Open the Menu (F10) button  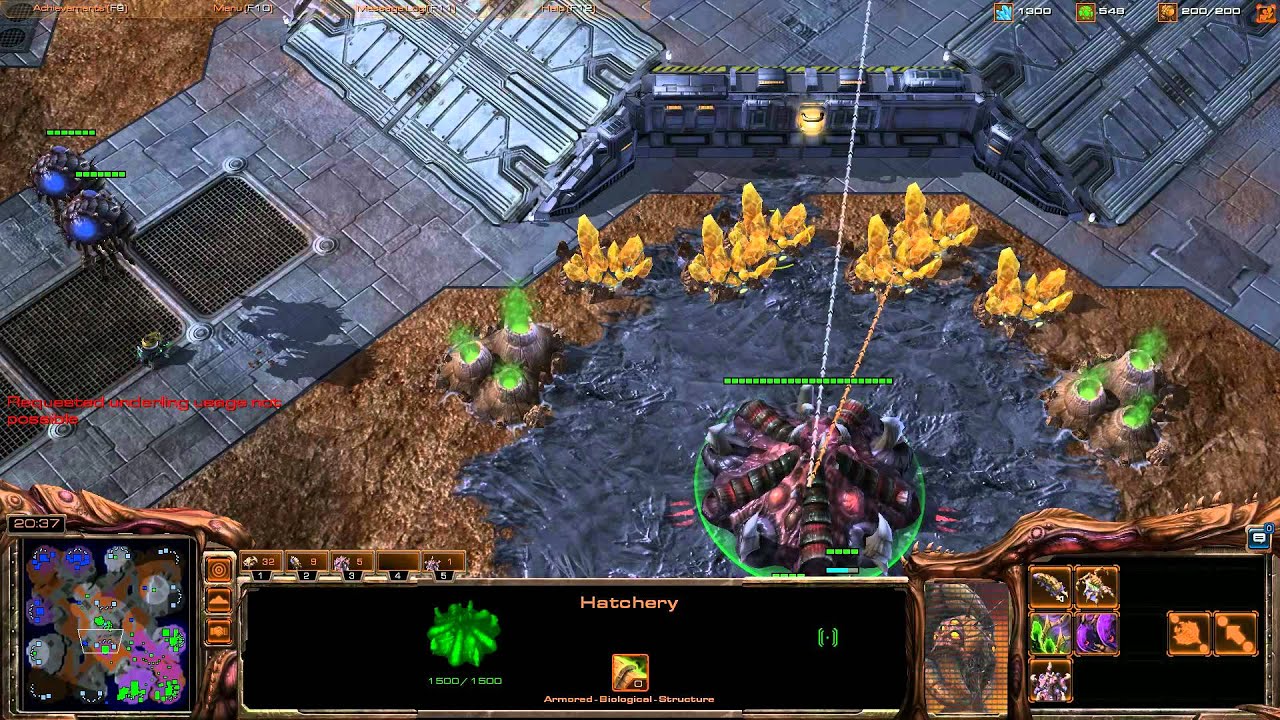pyautogui.click(x=243, y=8)
